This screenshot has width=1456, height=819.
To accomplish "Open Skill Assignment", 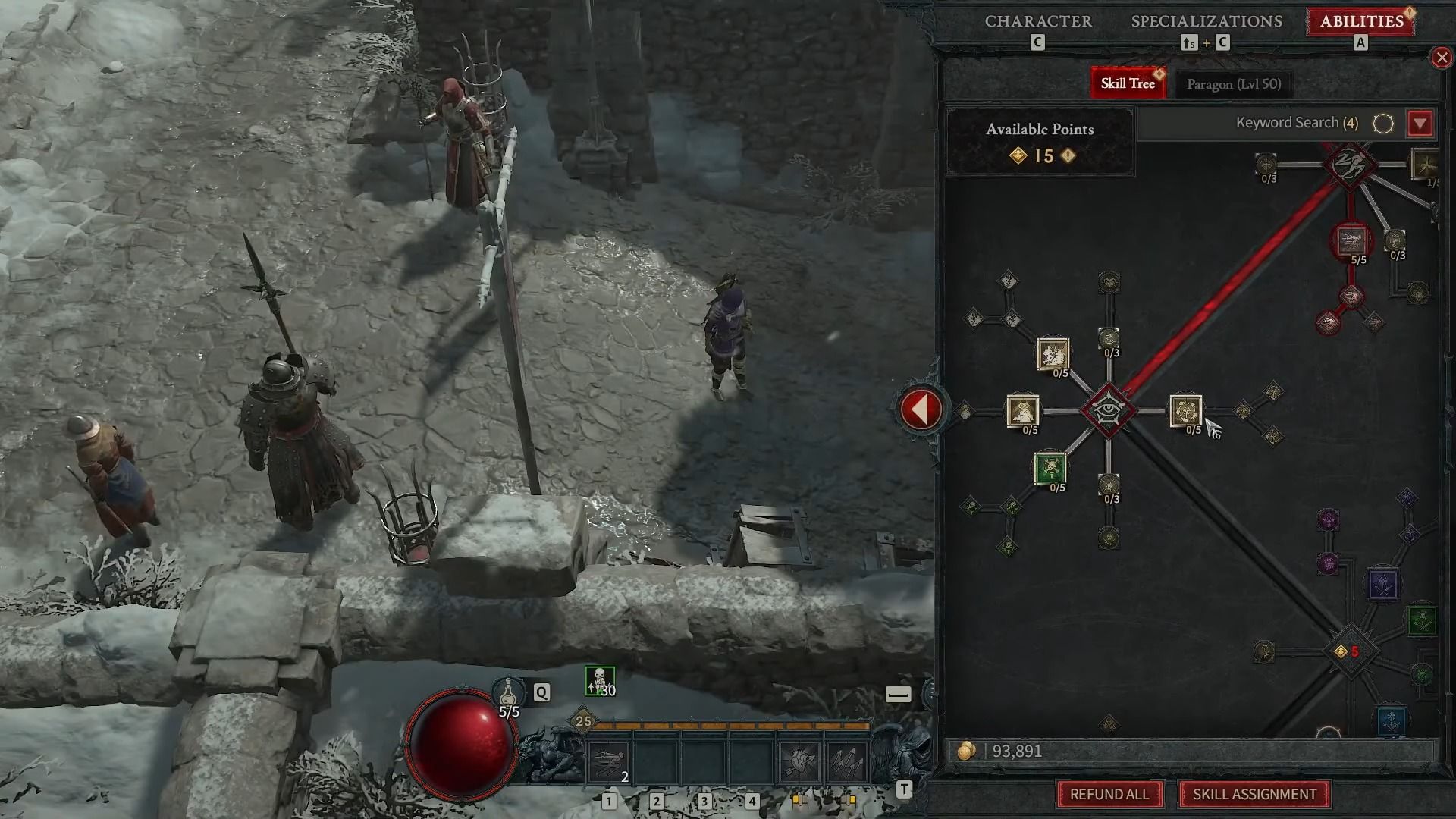I will click(1254, 794).
